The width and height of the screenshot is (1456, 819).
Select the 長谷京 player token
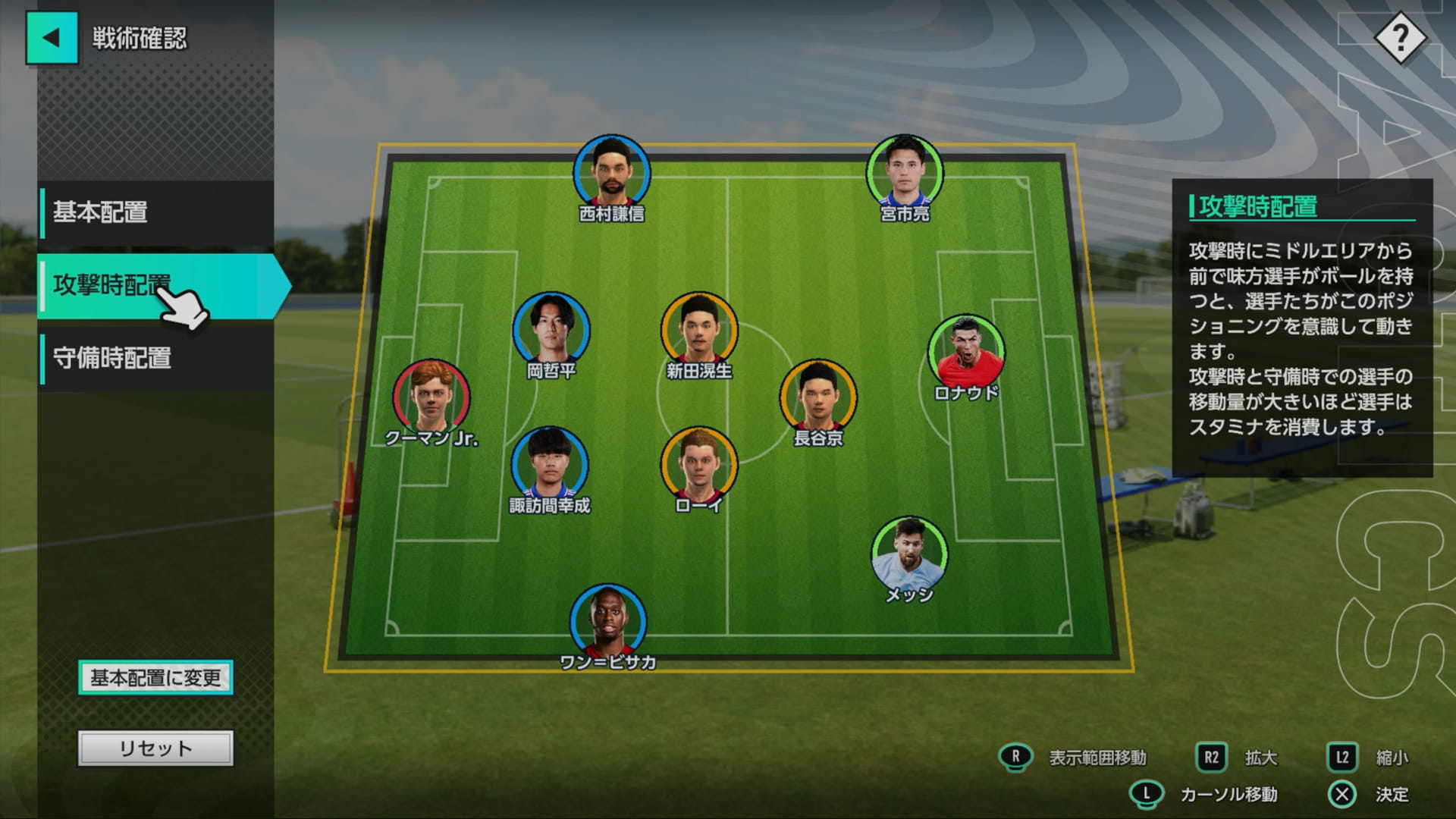[x=818, y=397]
